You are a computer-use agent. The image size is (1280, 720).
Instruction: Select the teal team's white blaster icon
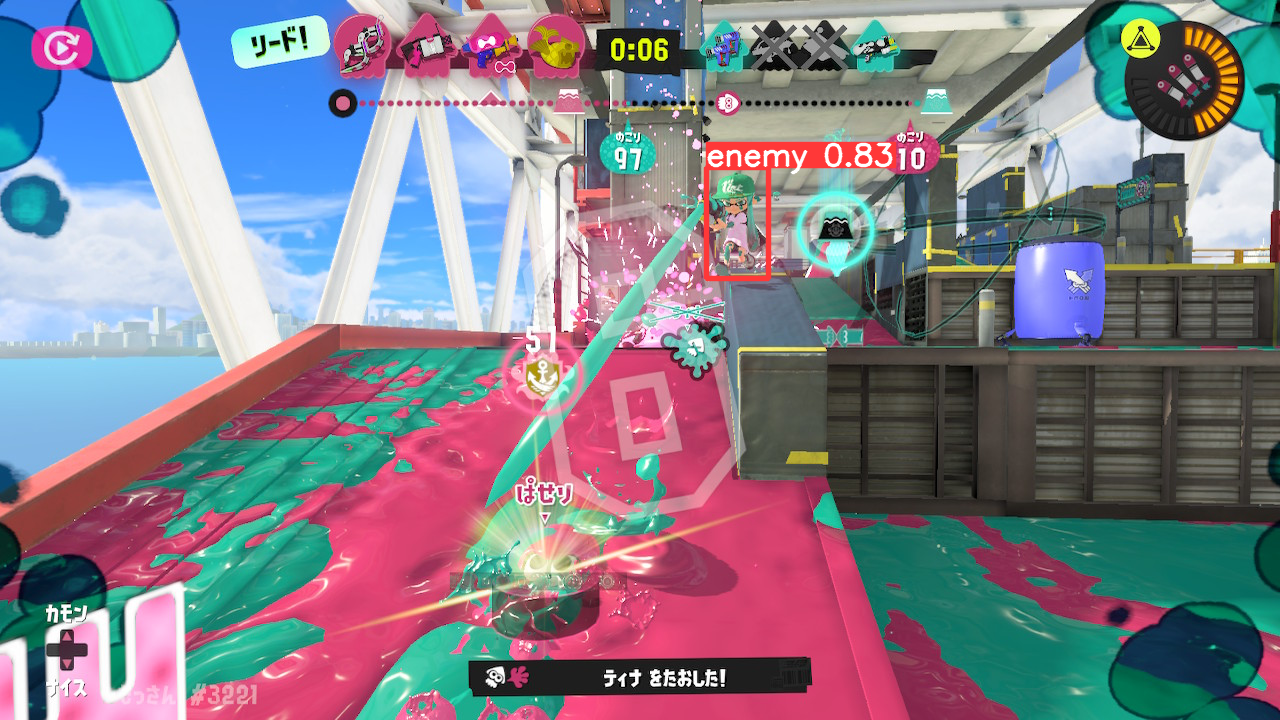point(876,46)
